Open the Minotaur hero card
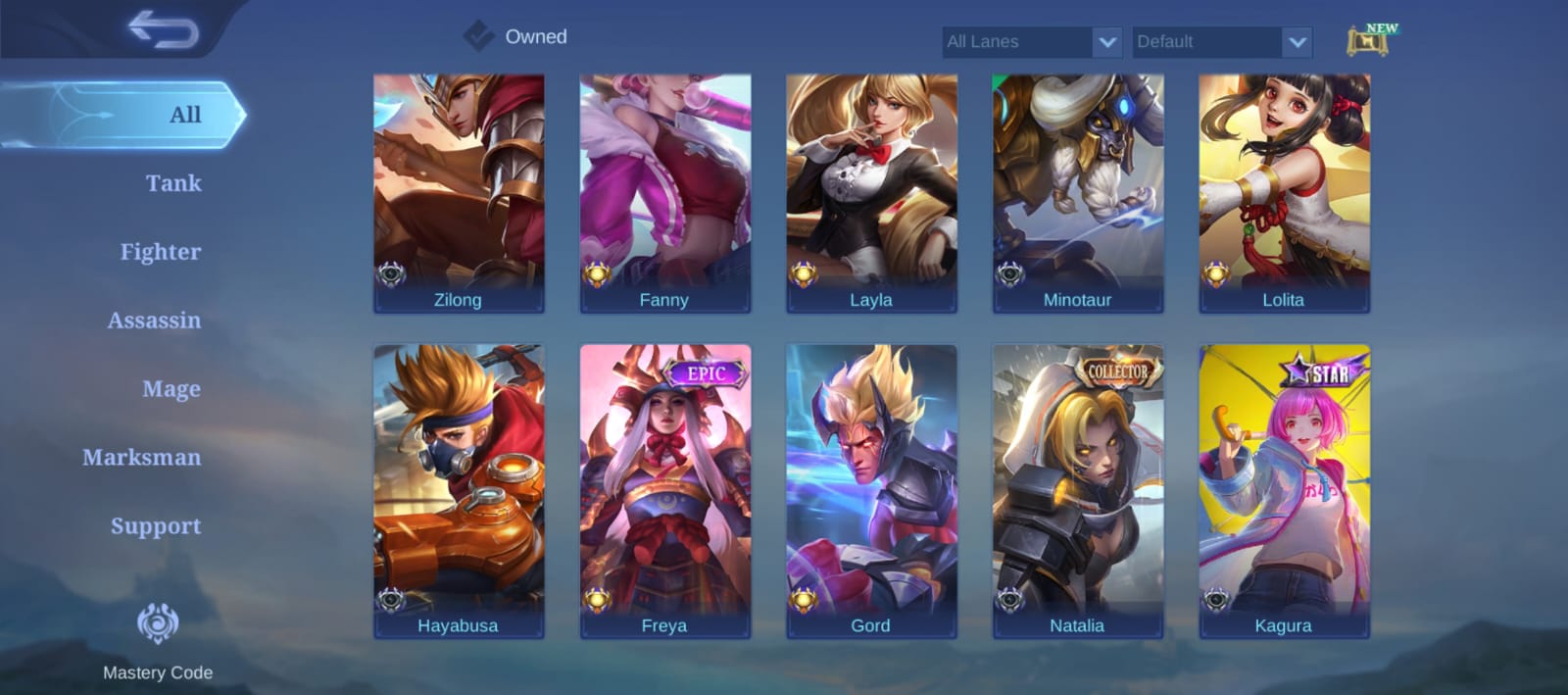Viewport: 1568px width, 695px height. tap(1078, 193)
